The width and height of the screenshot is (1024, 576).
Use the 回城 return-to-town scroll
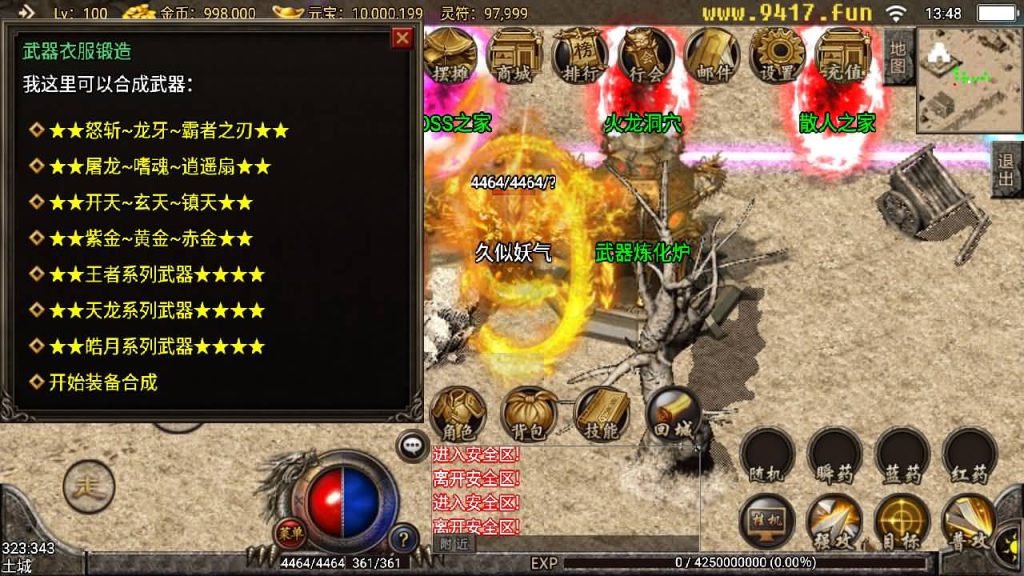[672, 414]
